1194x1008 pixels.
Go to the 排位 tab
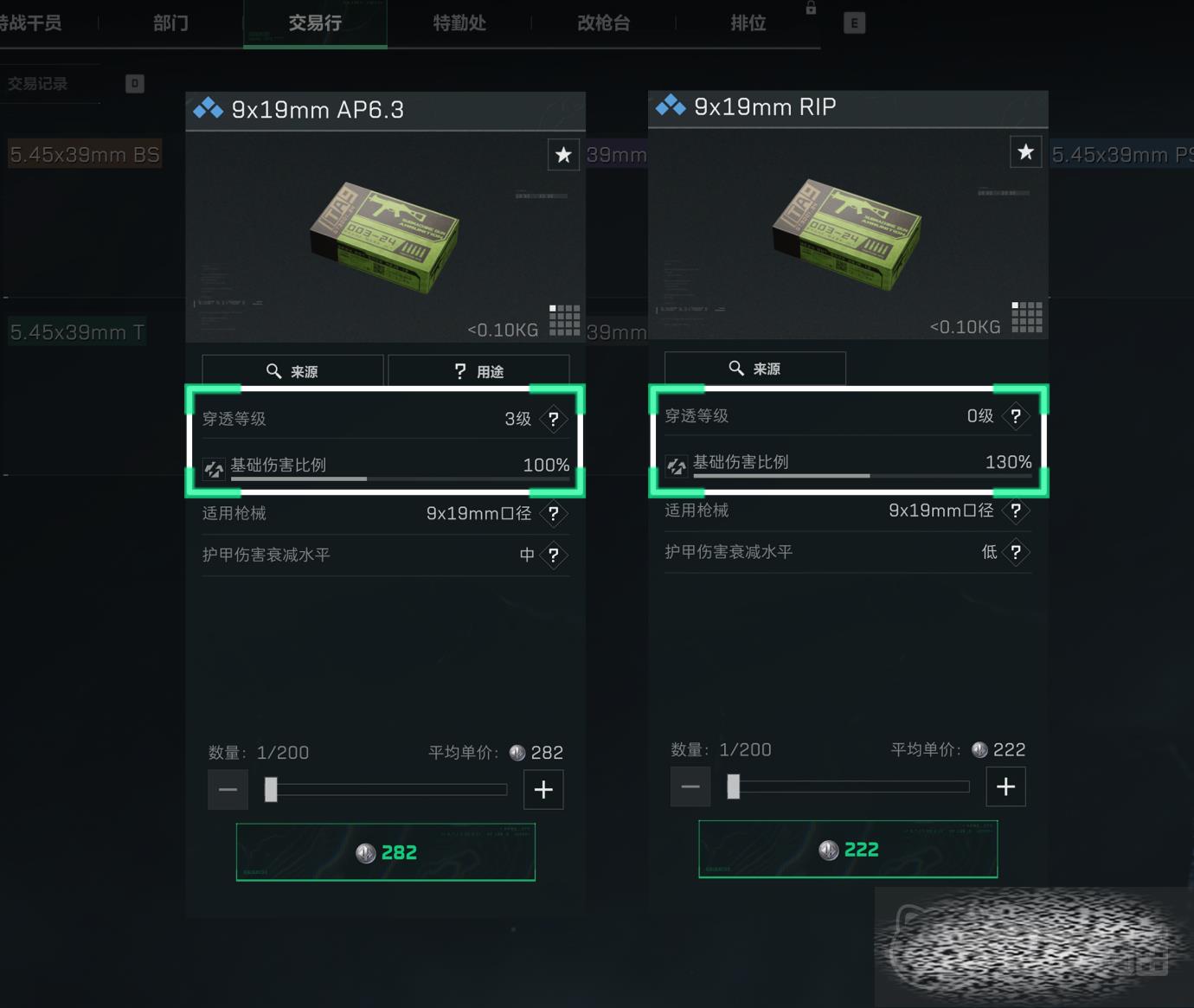[x=748, y=23]
